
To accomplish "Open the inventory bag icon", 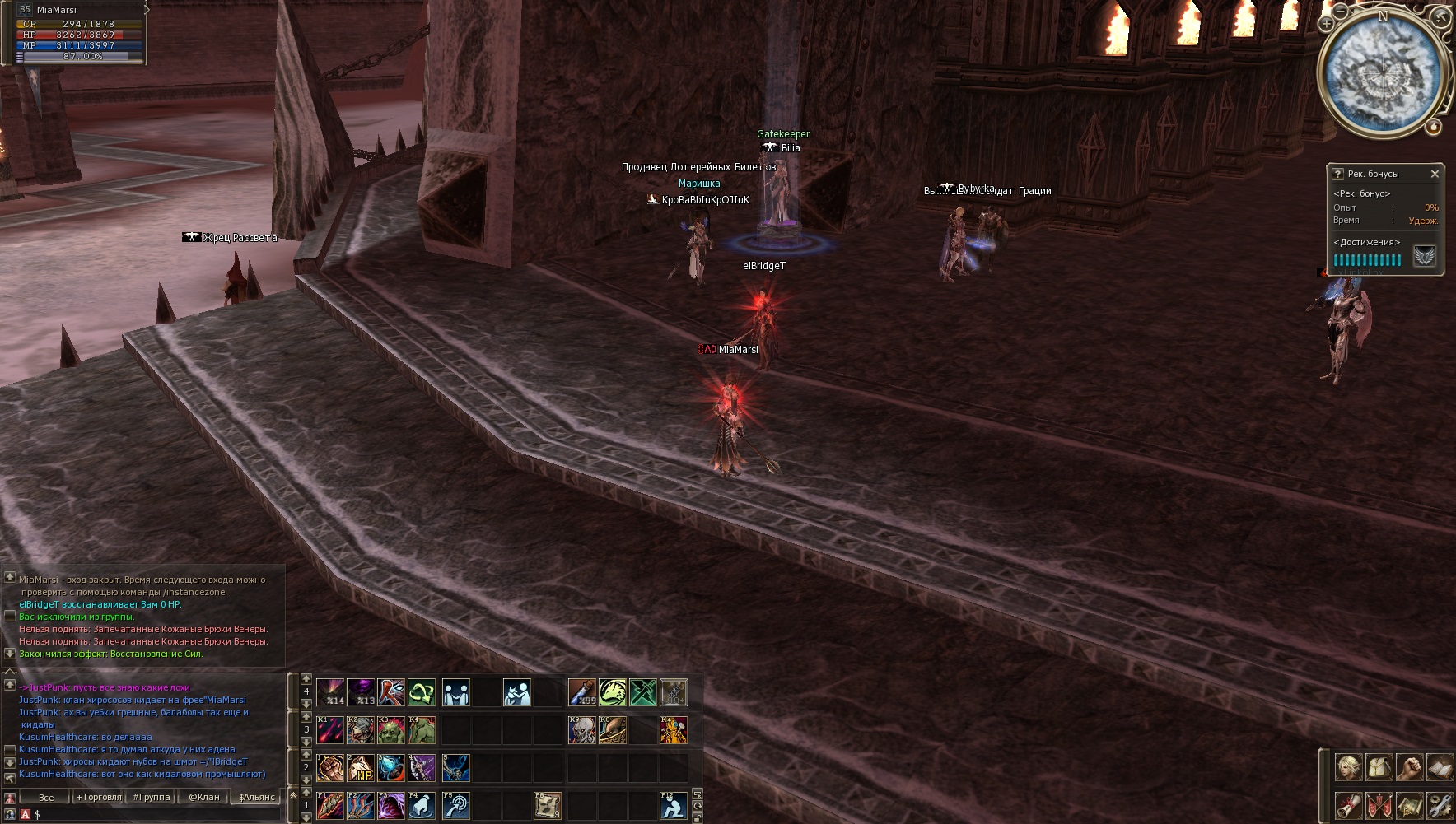I will tap(1379, 767).
